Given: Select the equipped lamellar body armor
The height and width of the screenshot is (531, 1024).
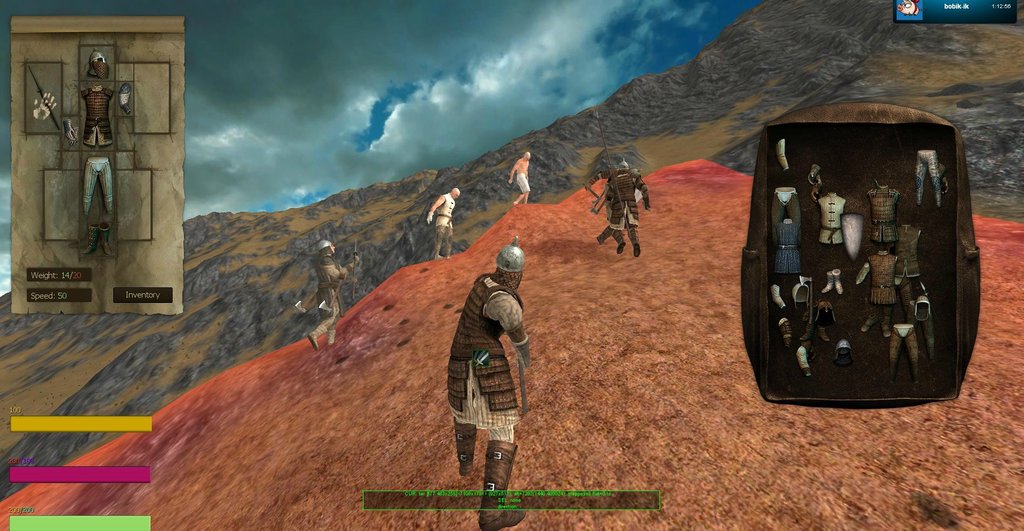Looking at the screenshot, I should coord(97,114).
